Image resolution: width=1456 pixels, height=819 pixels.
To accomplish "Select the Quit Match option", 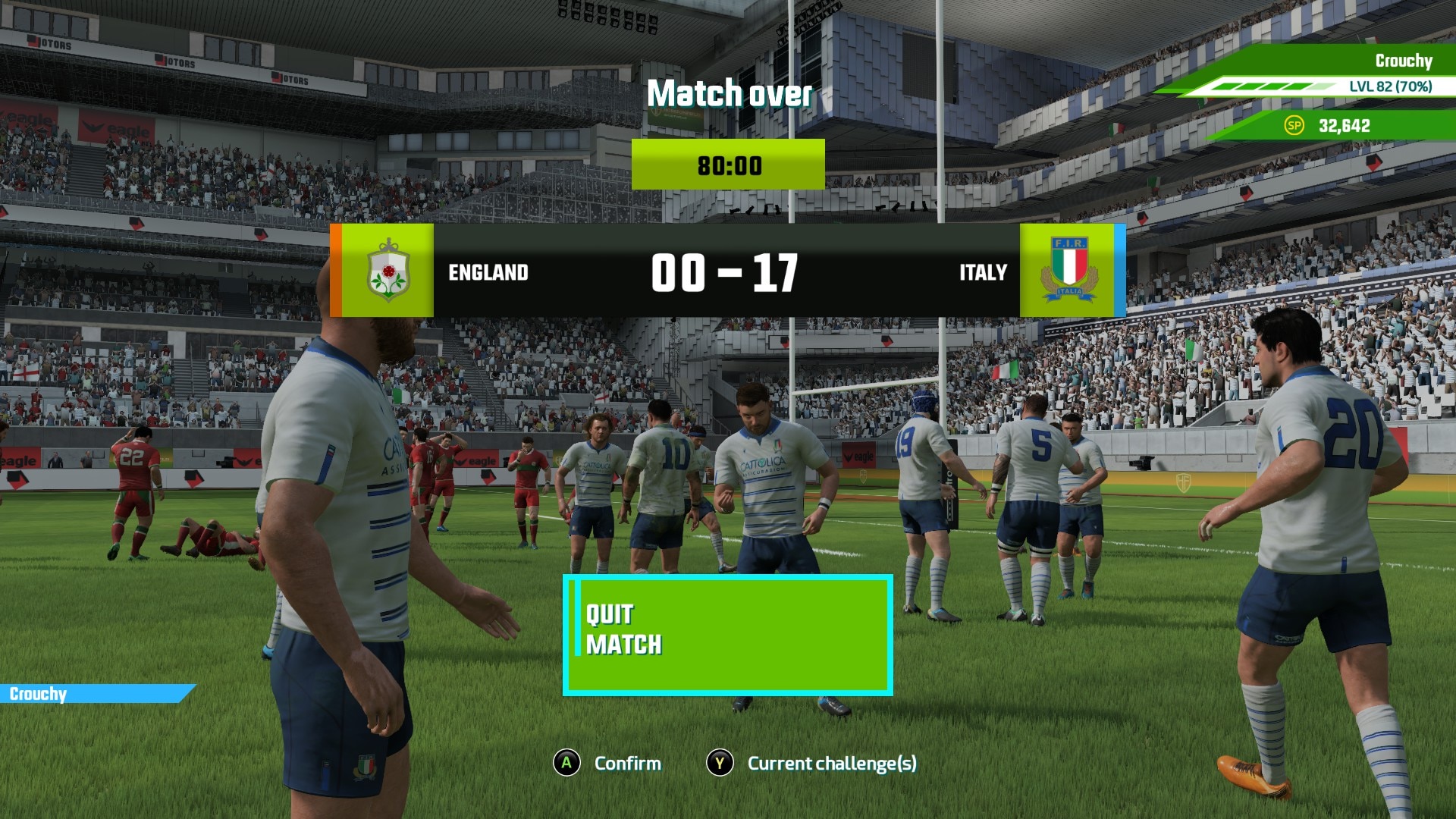I will (x=727, y=635).
